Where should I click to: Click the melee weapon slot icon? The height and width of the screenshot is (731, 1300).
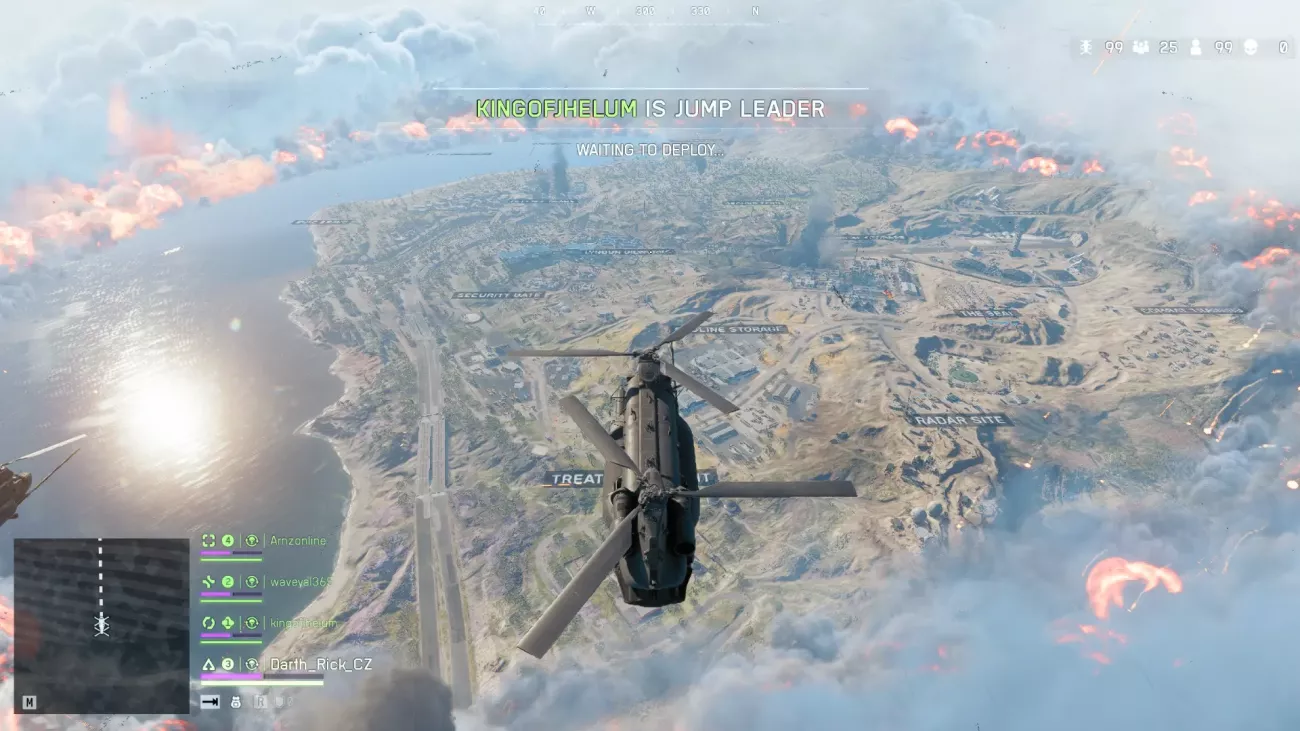[210, 702]
